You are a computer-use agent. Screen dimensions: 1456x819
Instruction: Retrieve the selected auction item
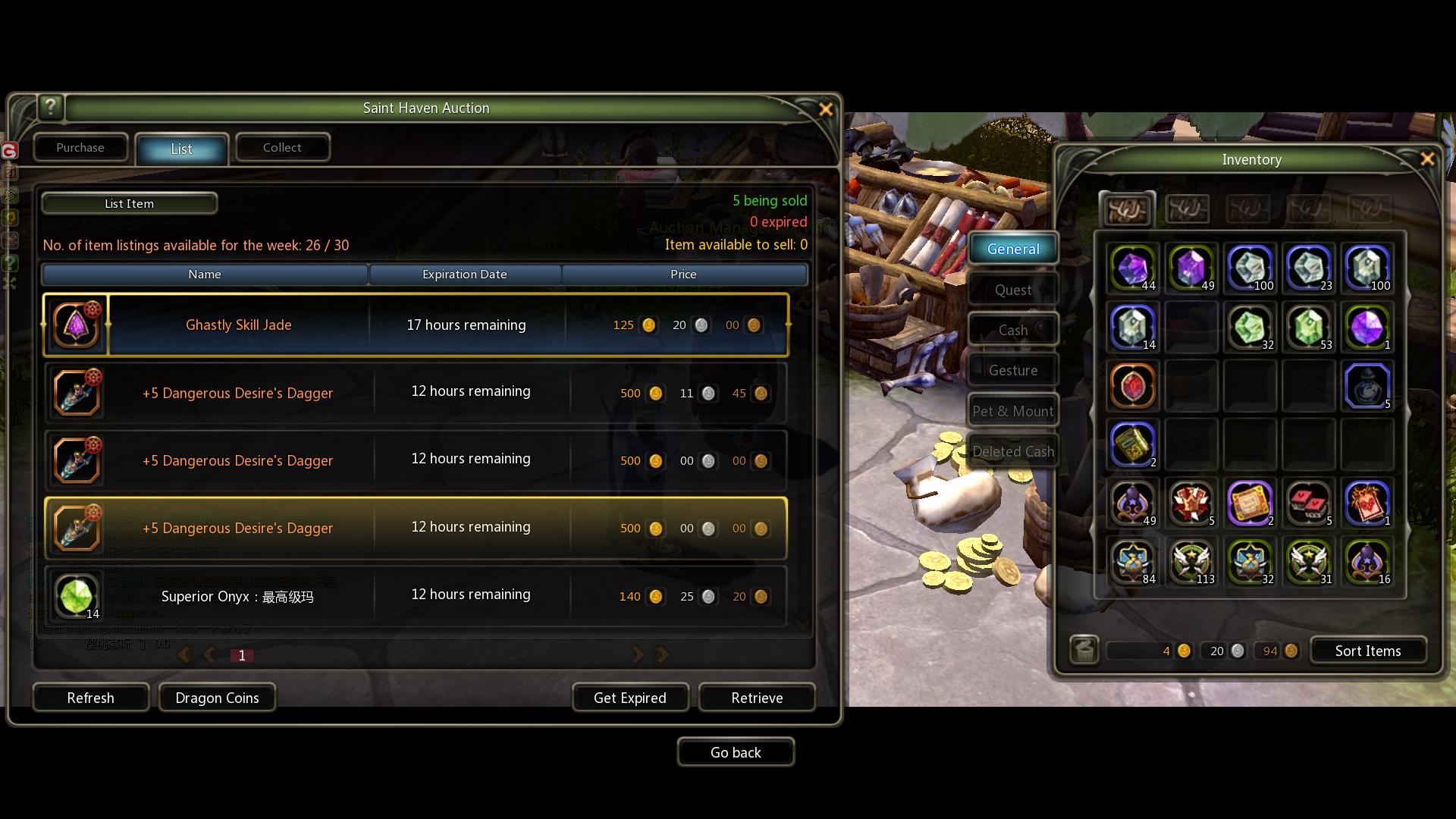[756, 698]
